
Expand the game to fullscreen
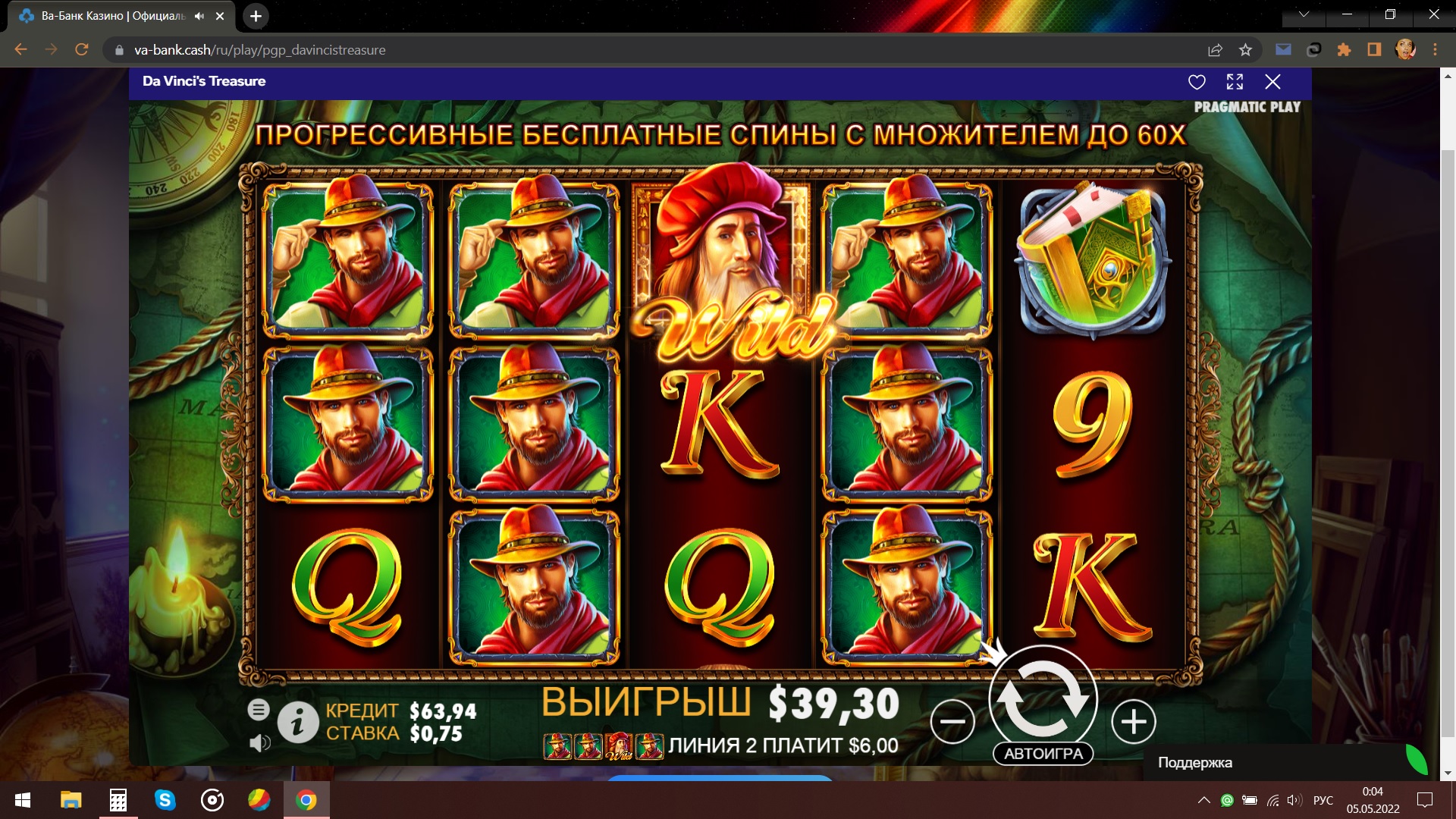tap(1235, 82)
